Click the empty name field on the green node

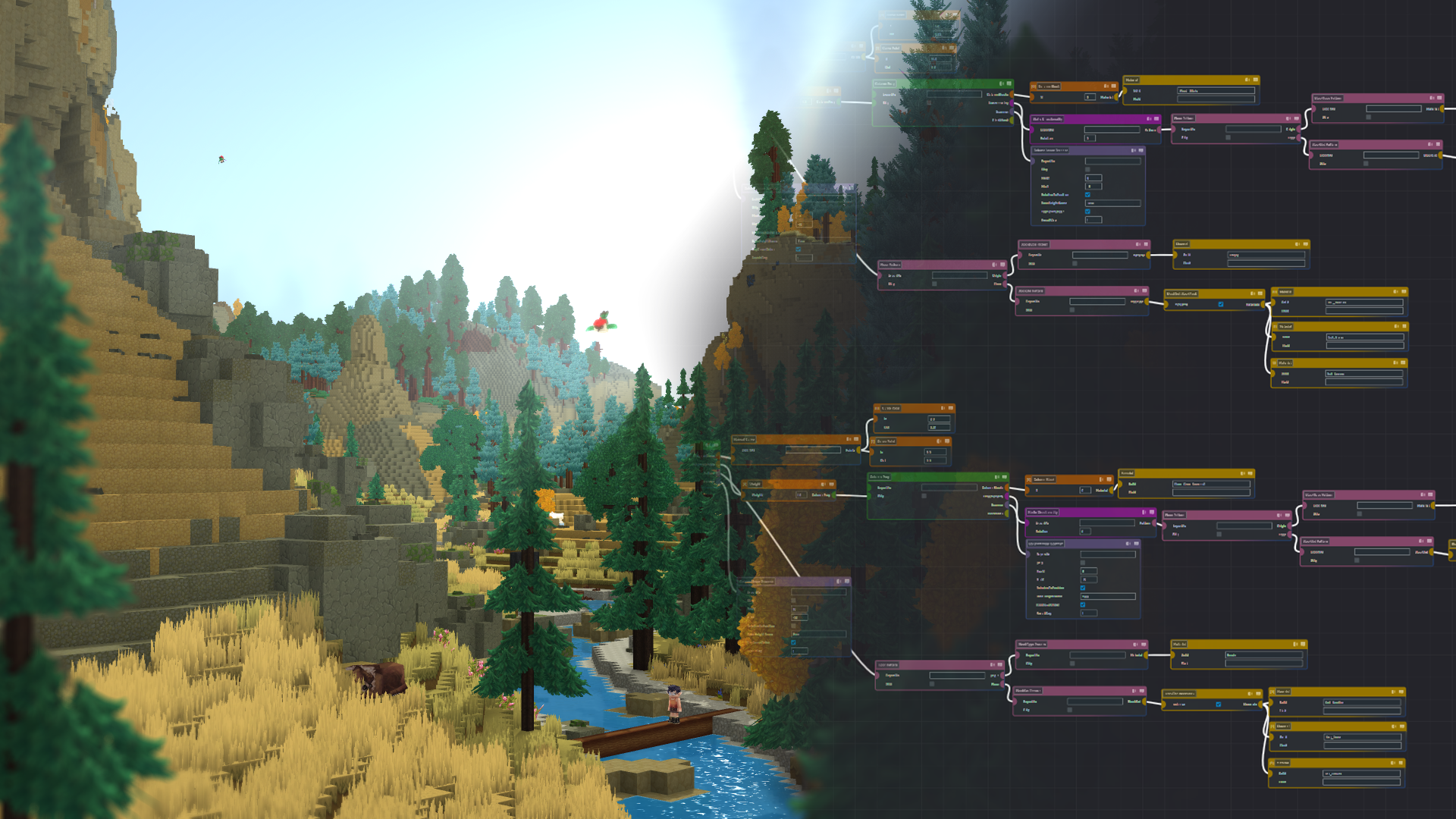tap(949, 488)
